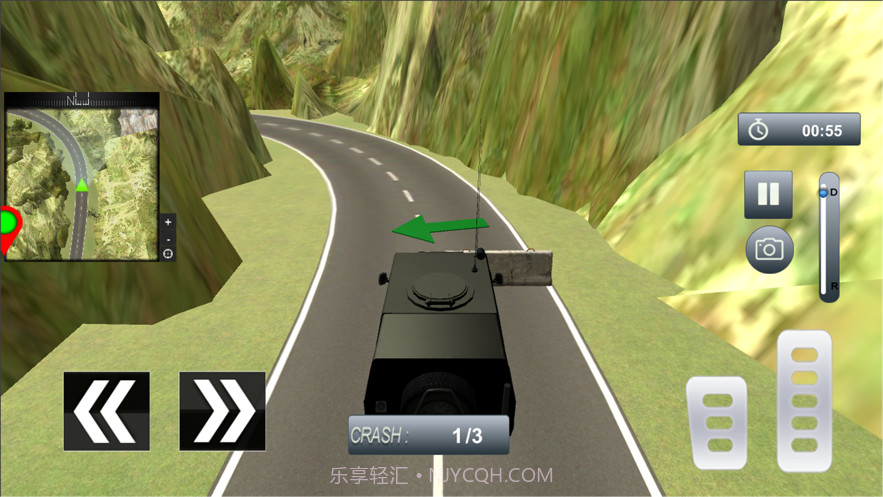Screen dimensions: 883x497
Task: Pause the game
Action: coord(768,194)
